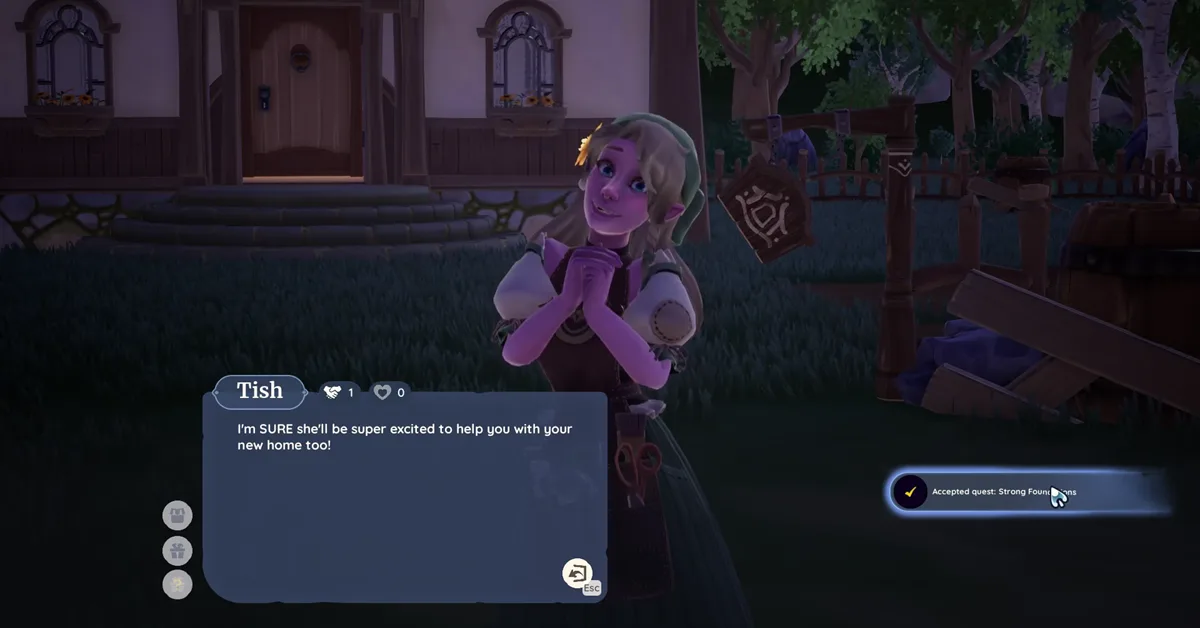Choose the question mark icon beside the dialogue

click(x=177, y=584)
